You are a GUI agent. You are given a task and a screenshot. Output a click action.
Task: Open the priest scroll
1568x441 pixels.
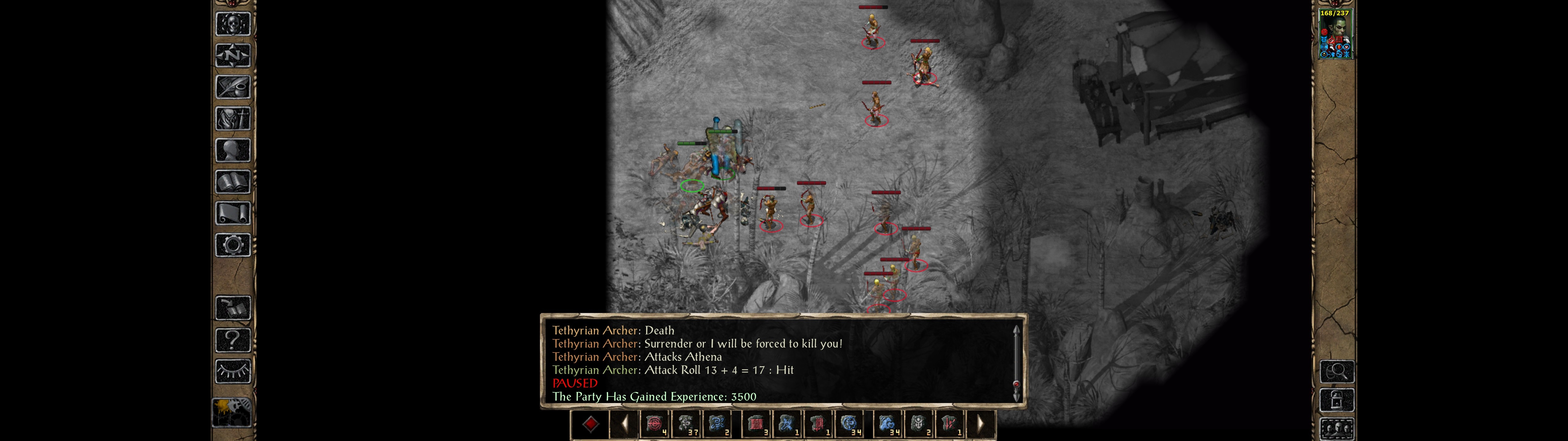[x=232, y=213]
